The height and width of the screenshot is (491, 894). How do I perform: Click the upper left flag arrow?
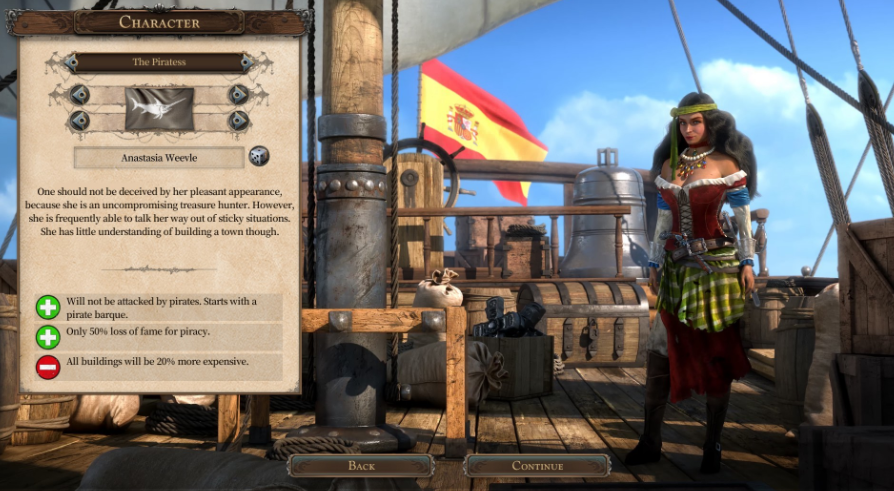(x=80, y=95)
